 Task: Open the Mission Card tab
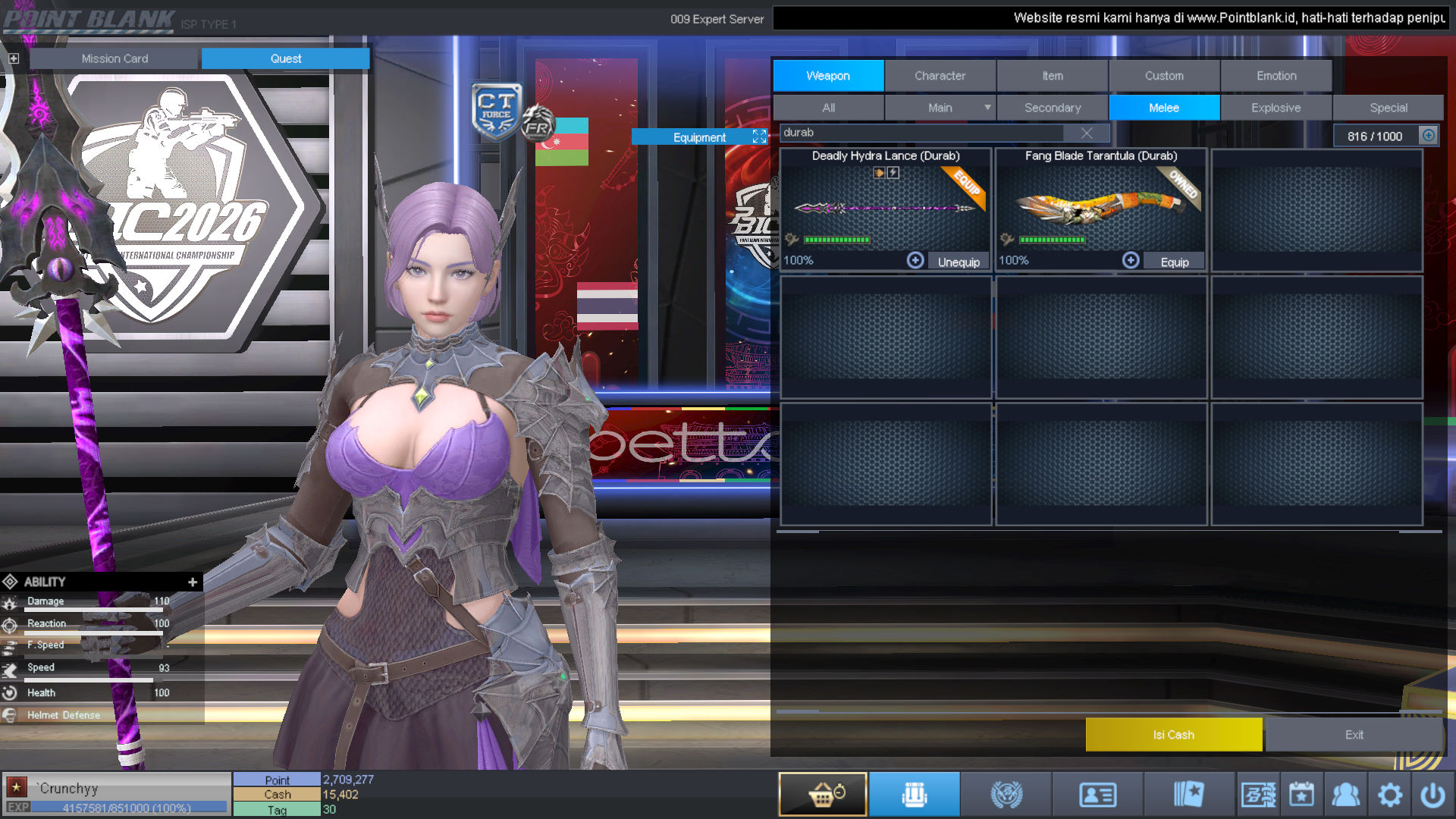(115, 58)
